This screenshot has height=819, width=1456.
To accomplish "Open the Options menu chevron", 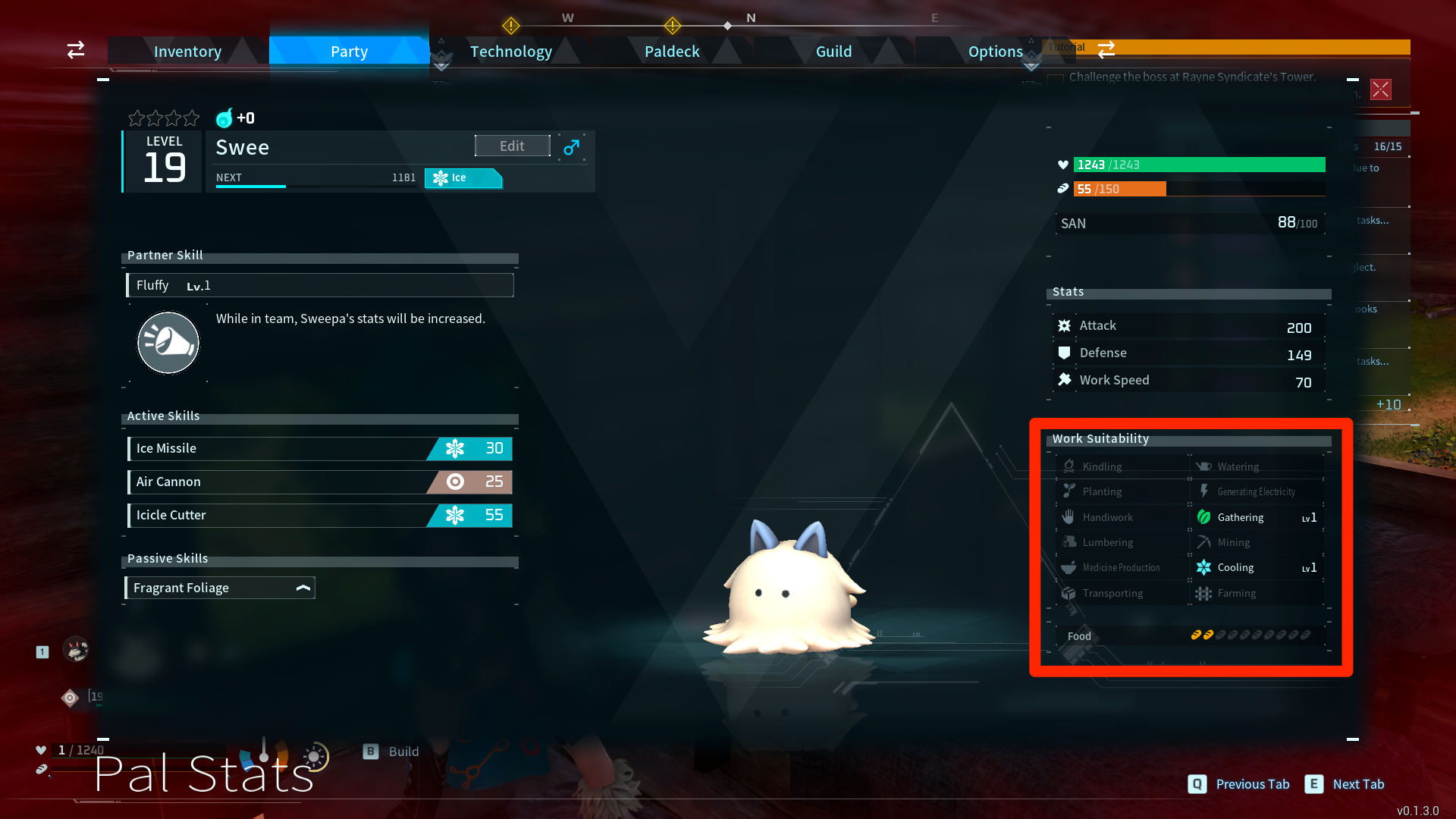I will point(1031,65).
